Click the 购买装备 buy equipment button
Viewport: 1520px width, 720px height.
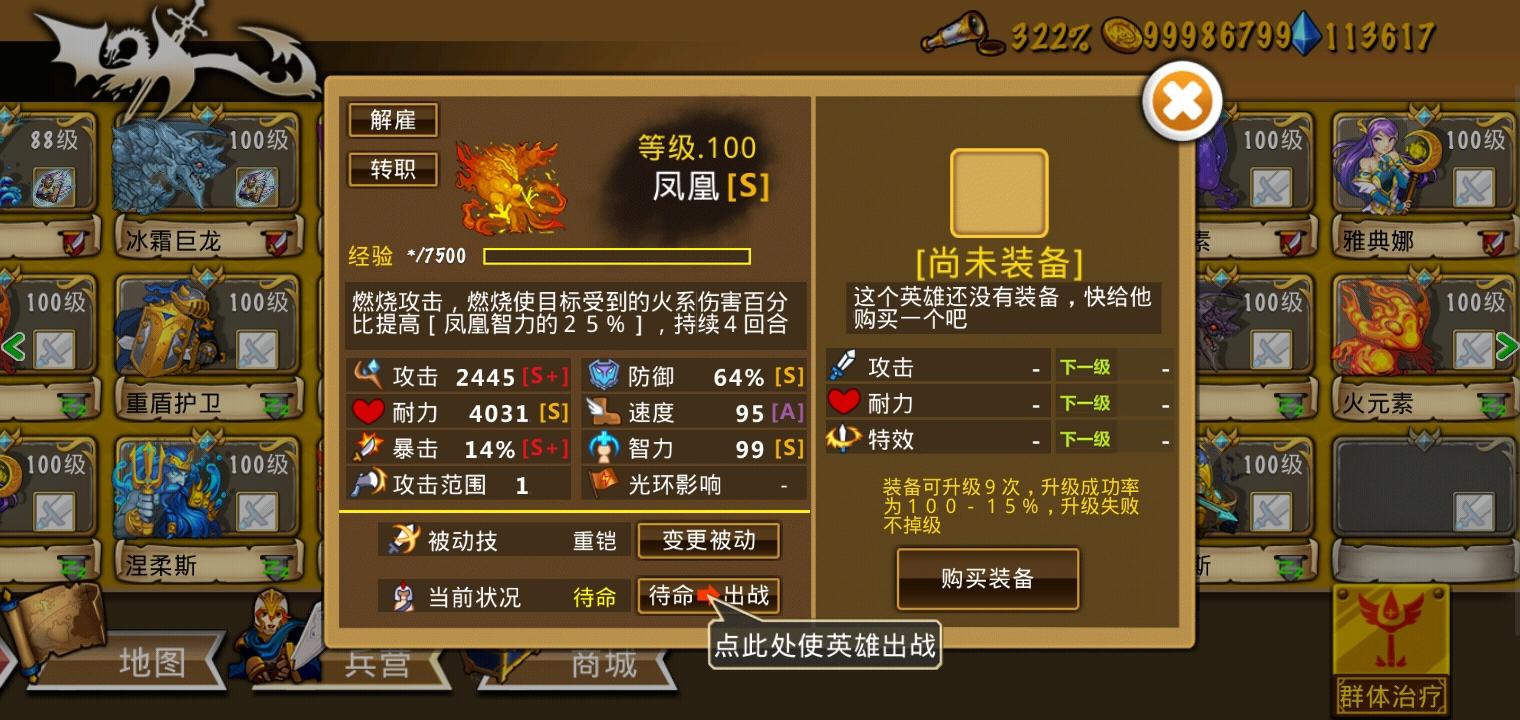tap(987, 578)
